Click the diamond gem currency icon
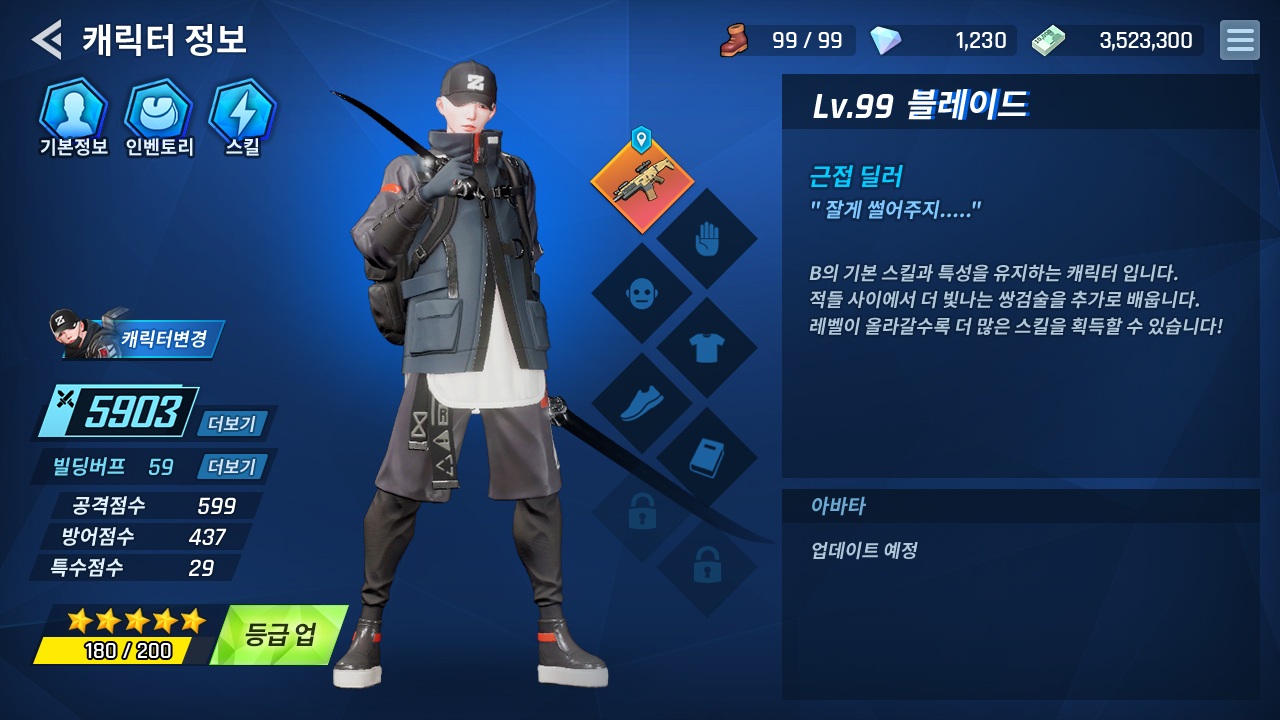 885,40
